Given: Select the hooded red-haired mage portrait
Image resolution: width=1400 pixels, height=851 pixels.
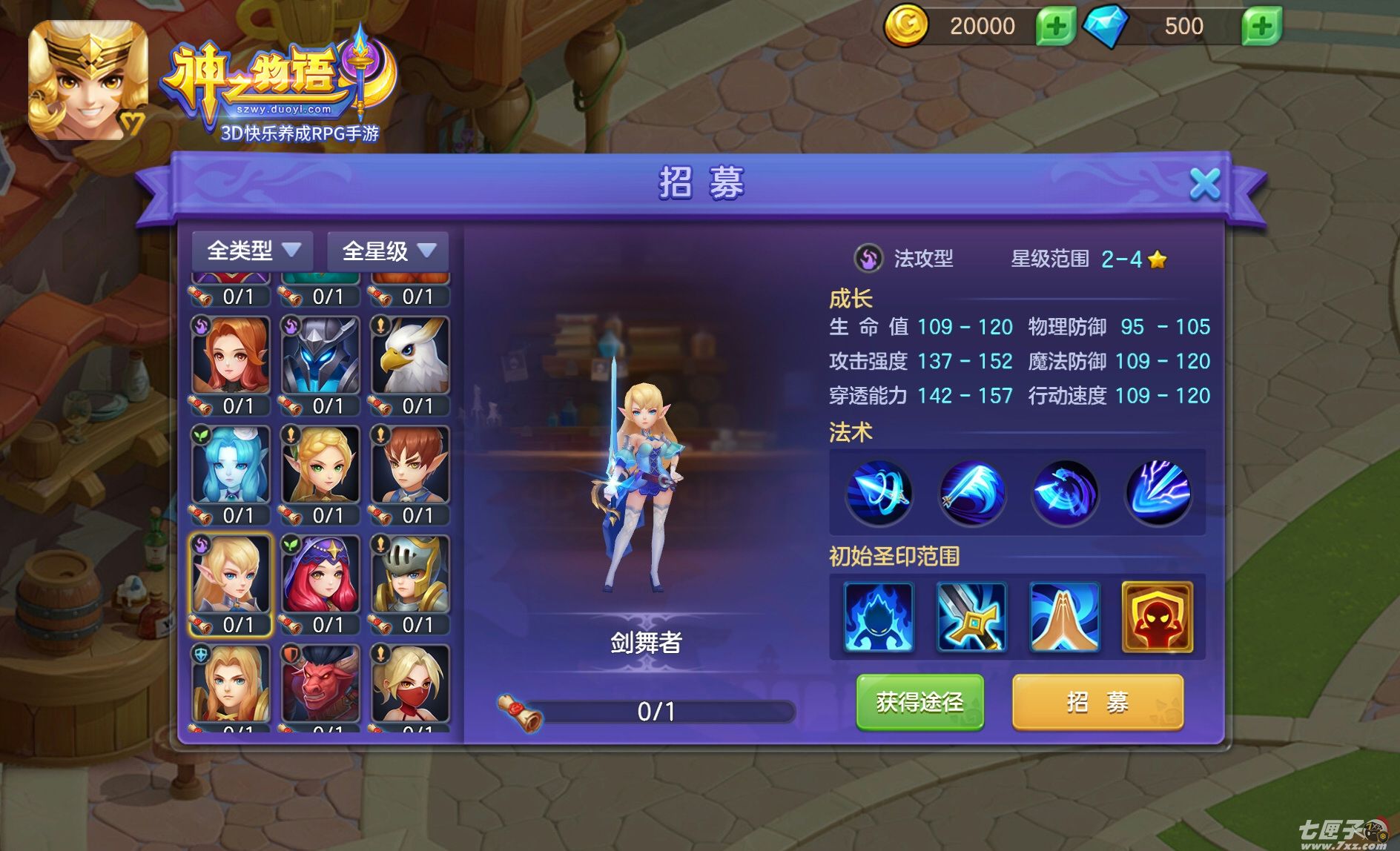Looking at the screenshot, I should [x=320, y=574].
